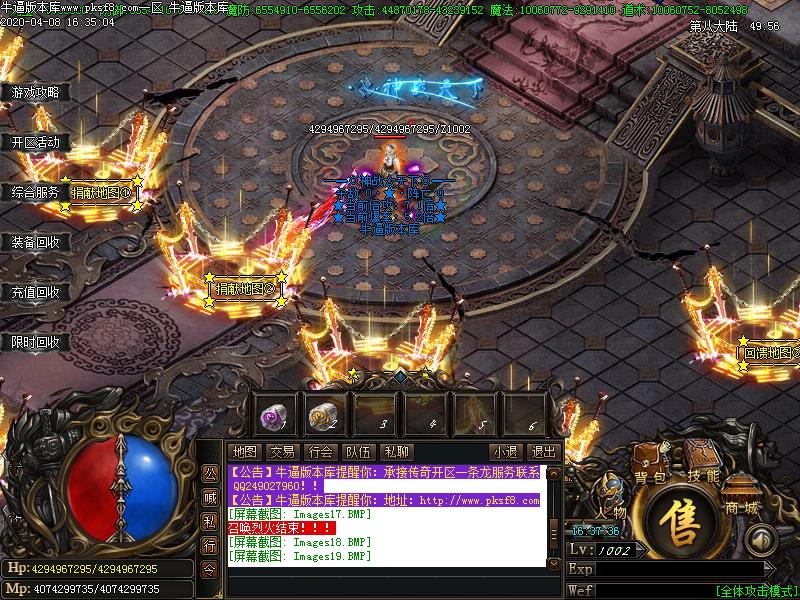The image size is (800, 600).
Task: Open the 游戏攻略 game guide menu
Action: pyautogui.click(x=36, y=92)
